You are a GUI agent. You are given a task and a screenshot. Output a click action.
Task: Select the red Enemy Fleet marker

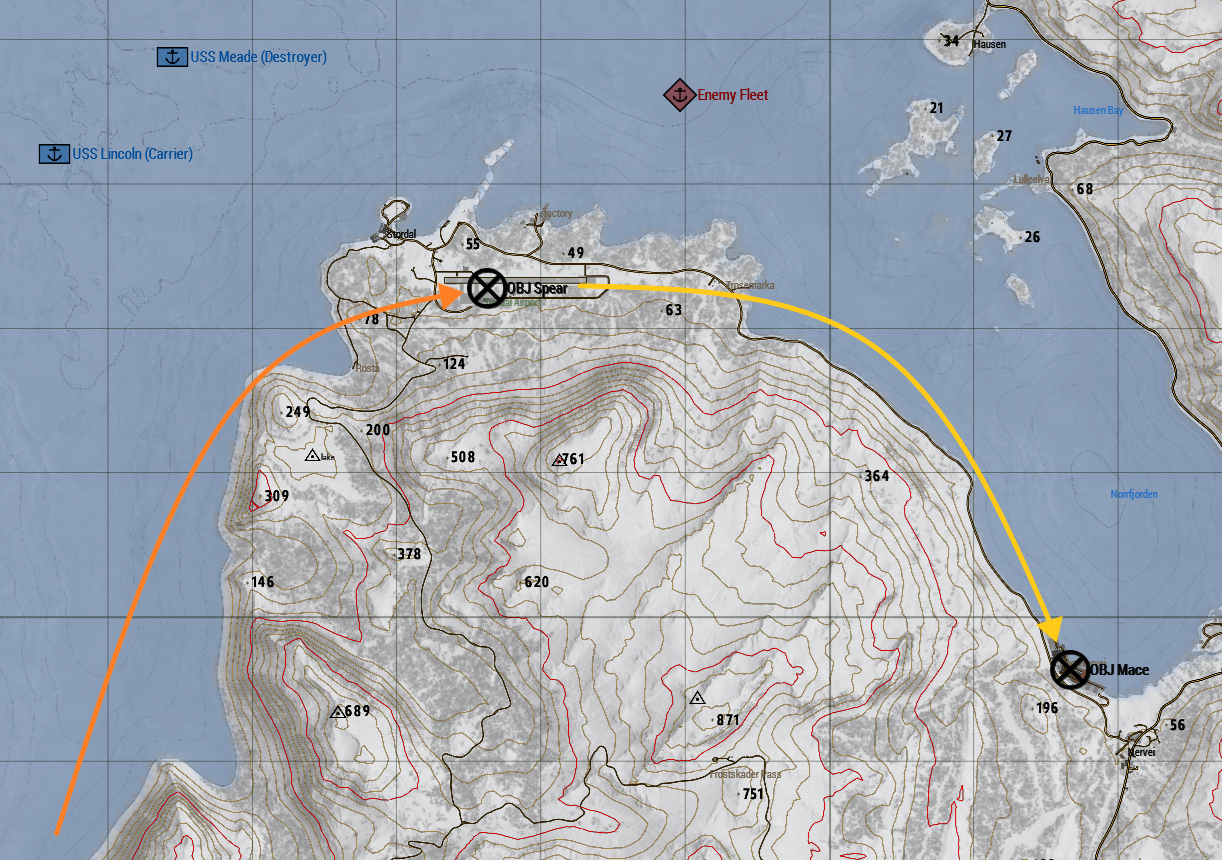(x=679, y=95)
